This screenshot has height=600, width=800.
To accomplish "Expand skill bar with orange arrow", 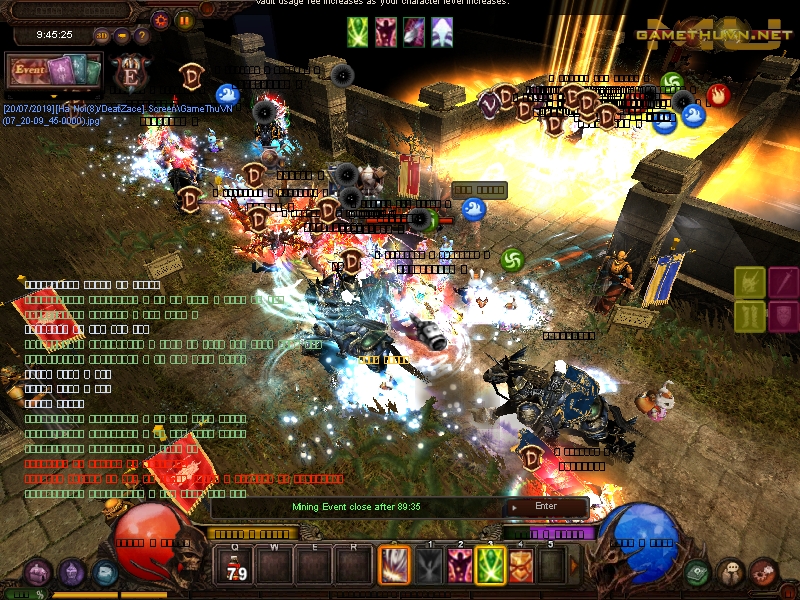I will pos(574,567).
